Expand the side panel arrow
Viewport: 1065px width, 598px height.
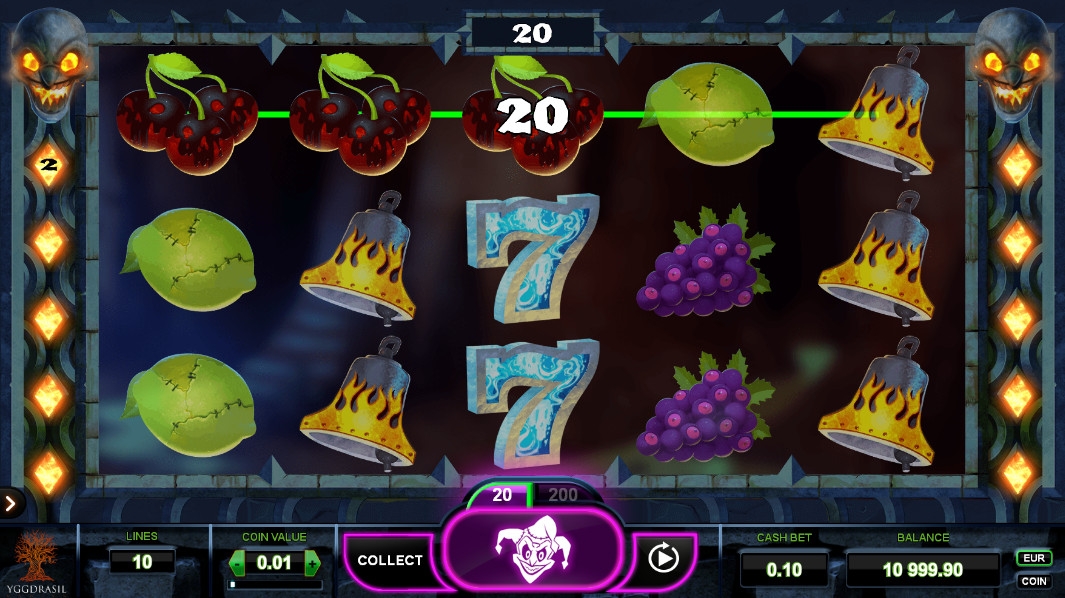coord(11,503)
